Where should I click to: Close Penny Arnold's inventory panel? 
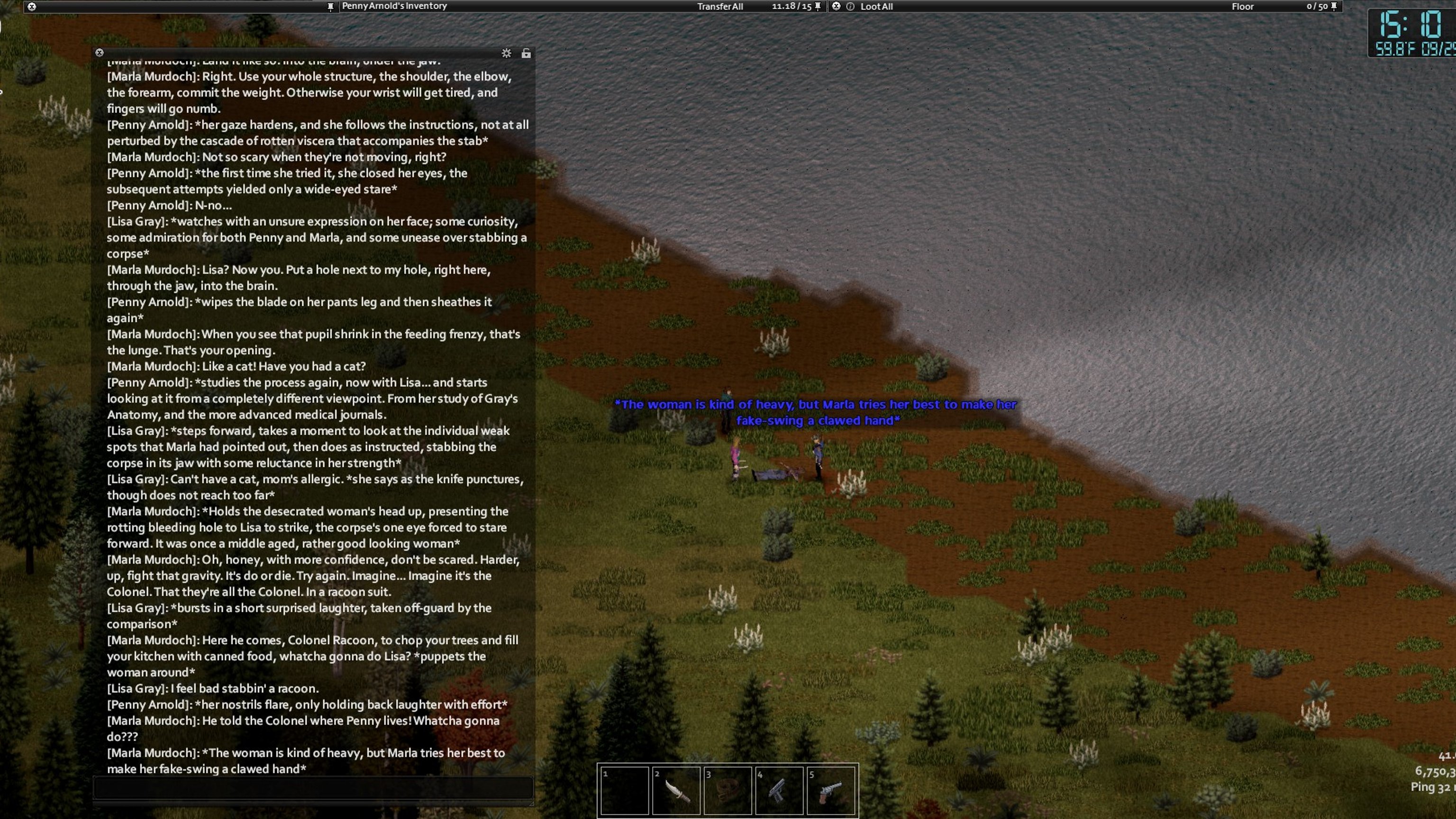(x=32, y=7)
